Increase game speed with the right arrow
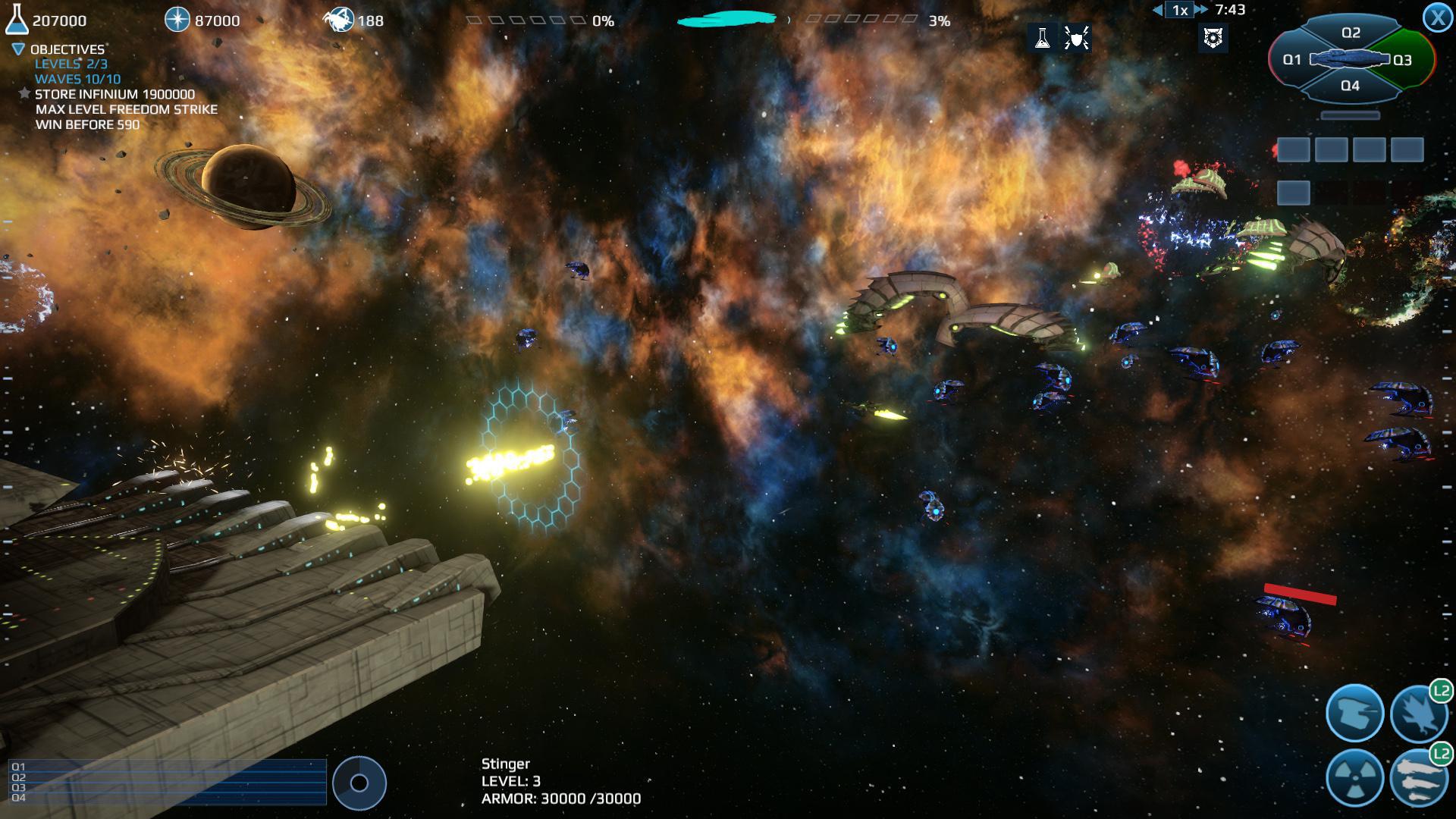 click(1200, 11)
